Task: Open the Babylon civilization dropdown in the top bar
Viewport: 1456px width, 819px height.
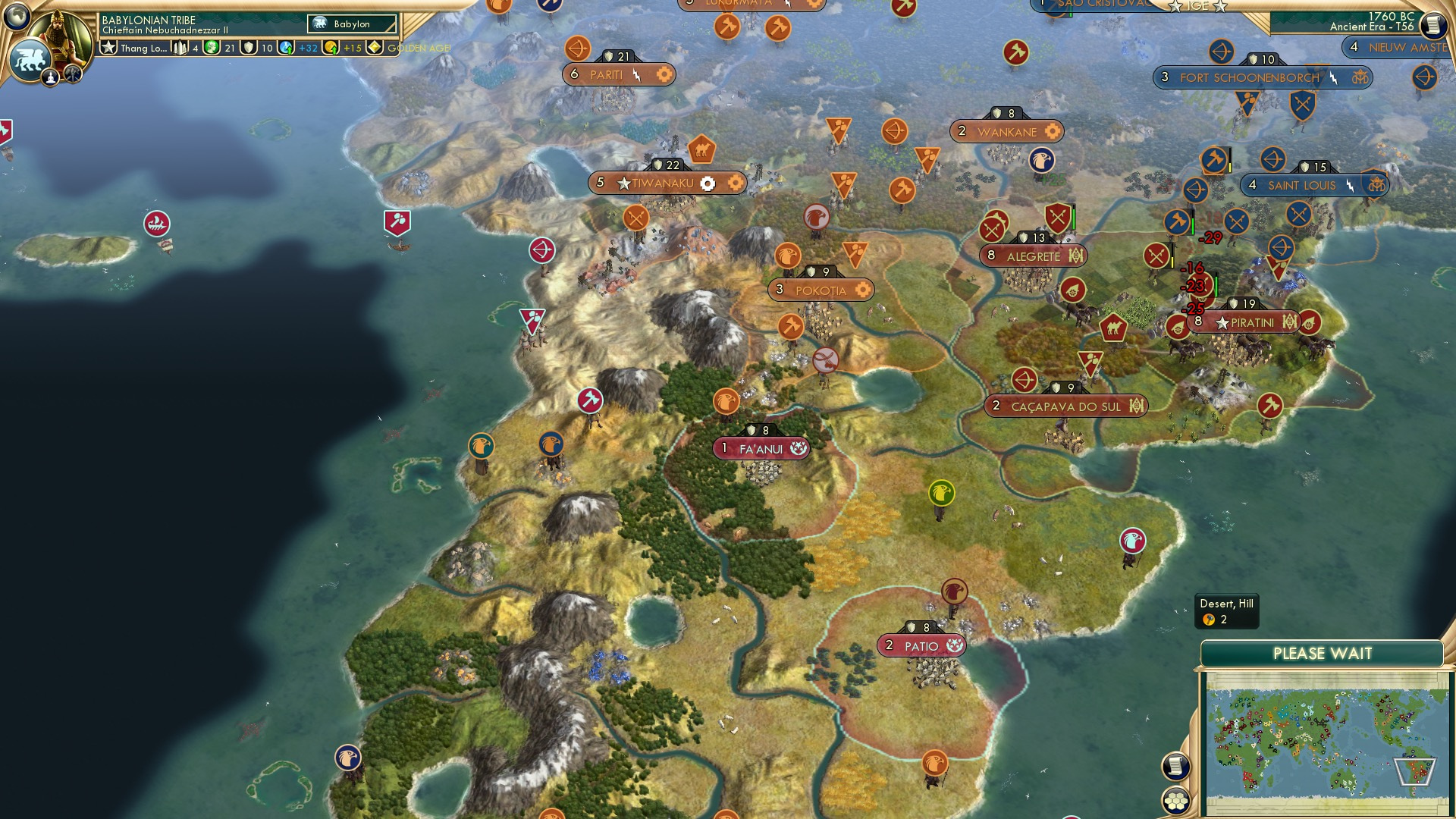Action: (350, 24)
